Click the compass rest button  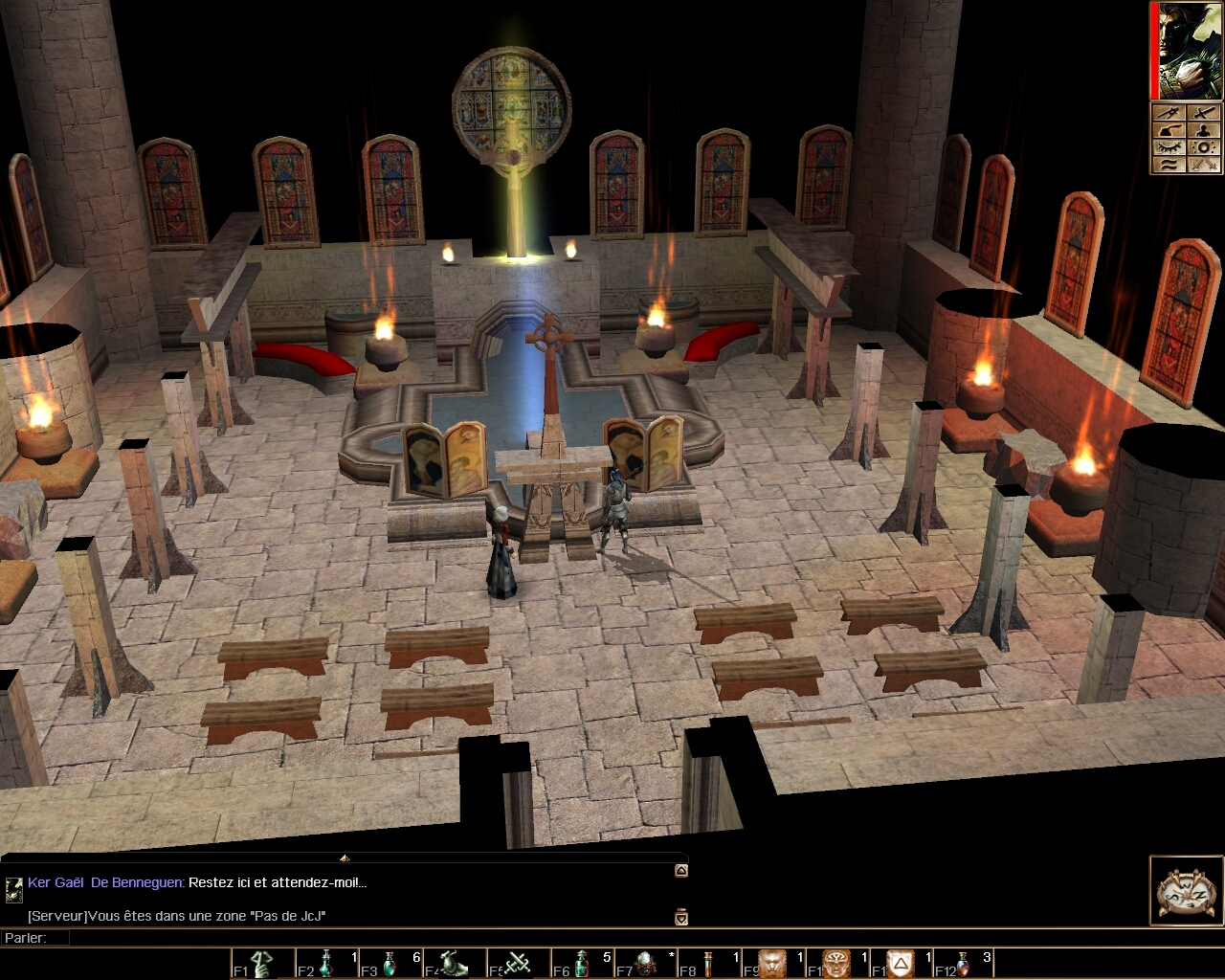(1186, 892)
